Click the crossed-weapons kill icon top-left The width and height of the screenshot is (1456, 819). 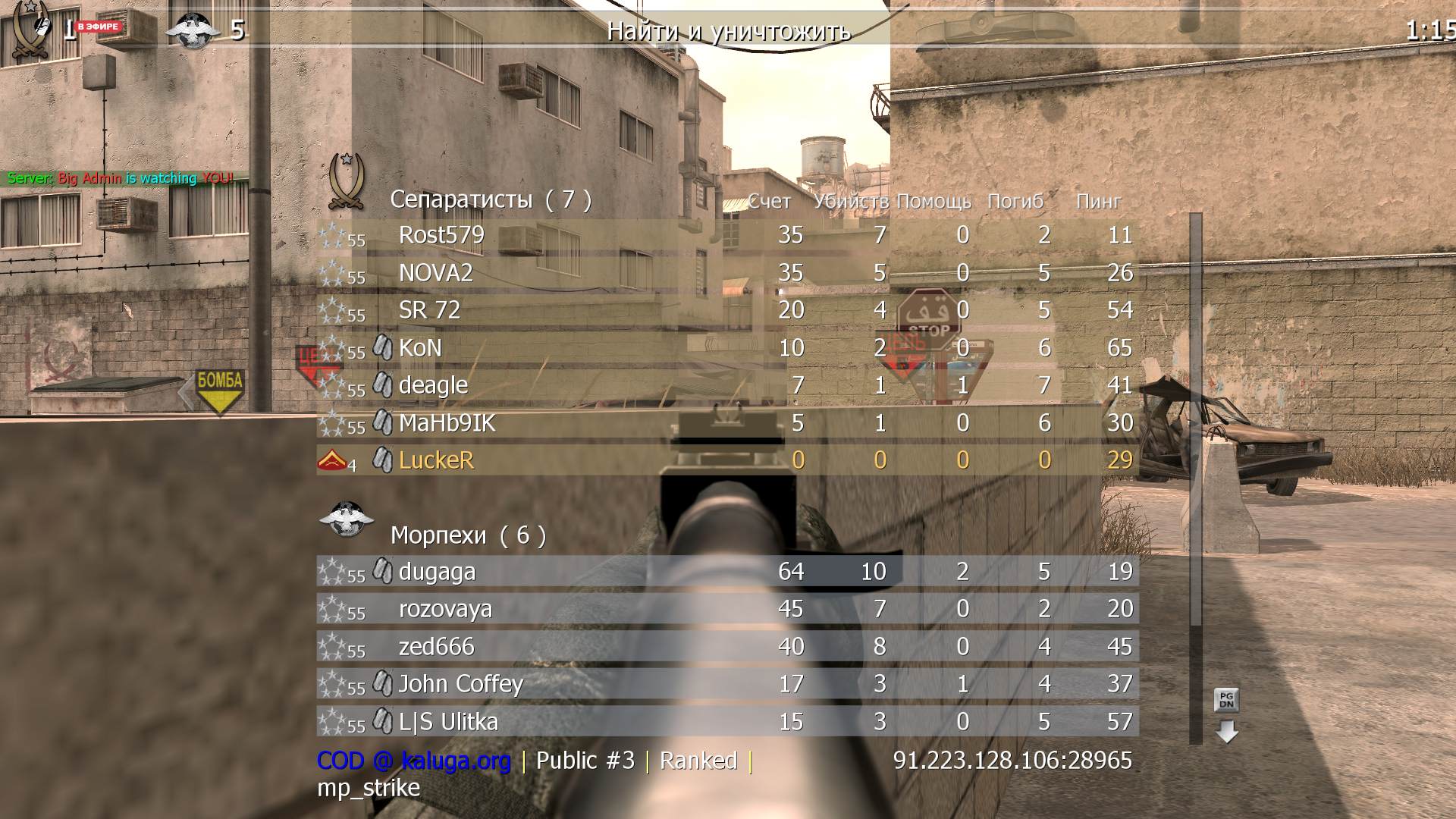click(x=32, y=30)
